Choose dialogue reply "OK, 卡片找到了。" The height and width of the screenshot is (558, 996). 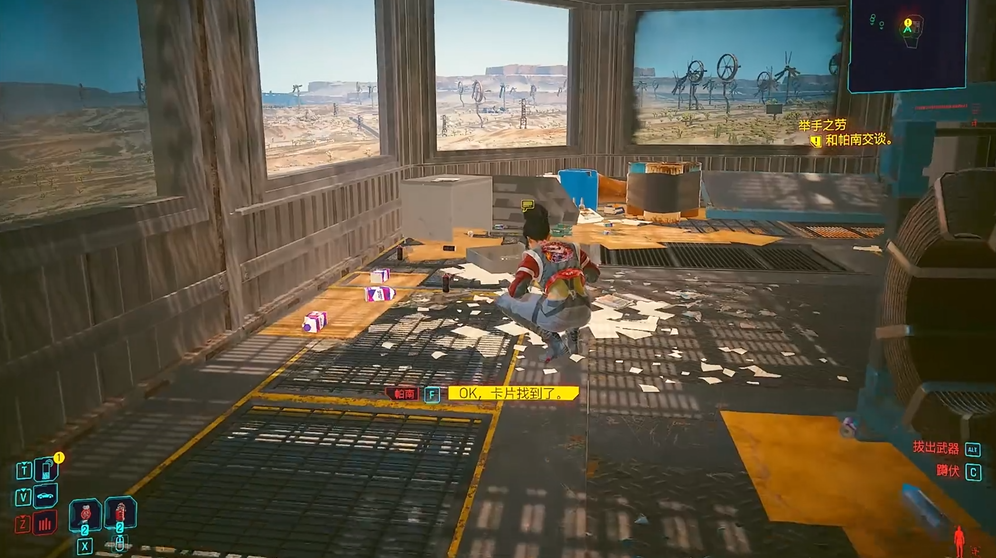pyautogui.click(x=513, y=393)
